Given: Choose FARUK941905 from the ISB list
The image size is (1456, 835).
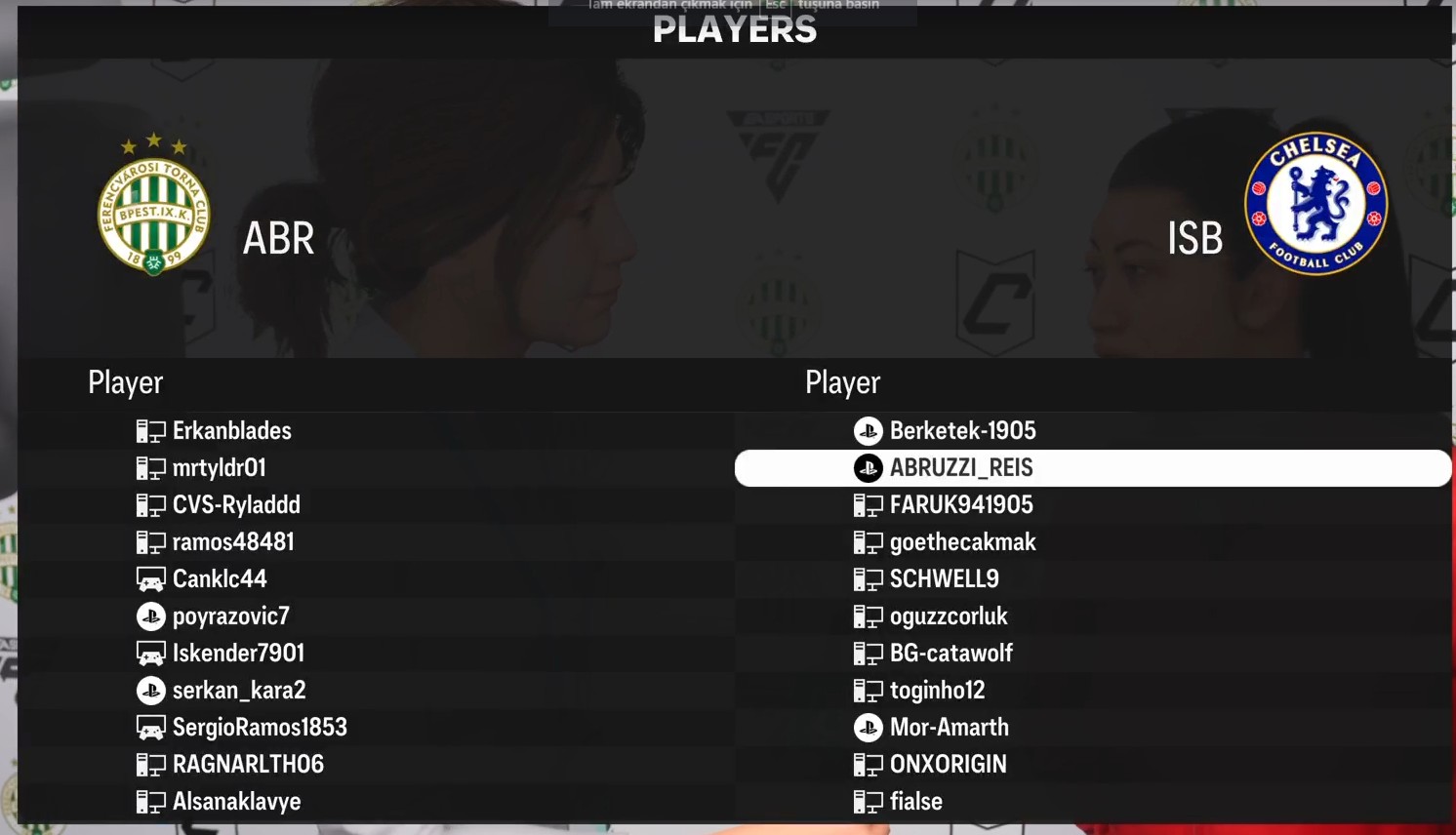Looking at the screenshot, I should click(x=961, y=505).
